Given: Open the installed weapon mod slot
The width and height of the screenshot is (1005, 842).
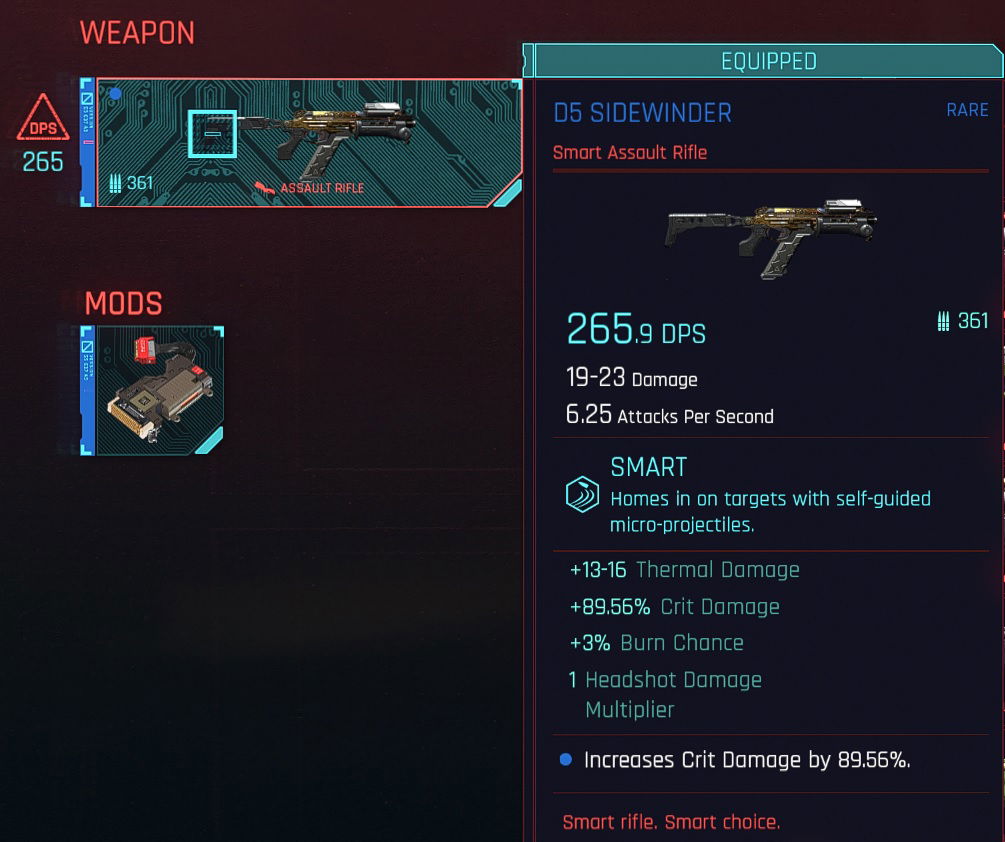Looking at the screenshot, I should click(x=154, y=390).
